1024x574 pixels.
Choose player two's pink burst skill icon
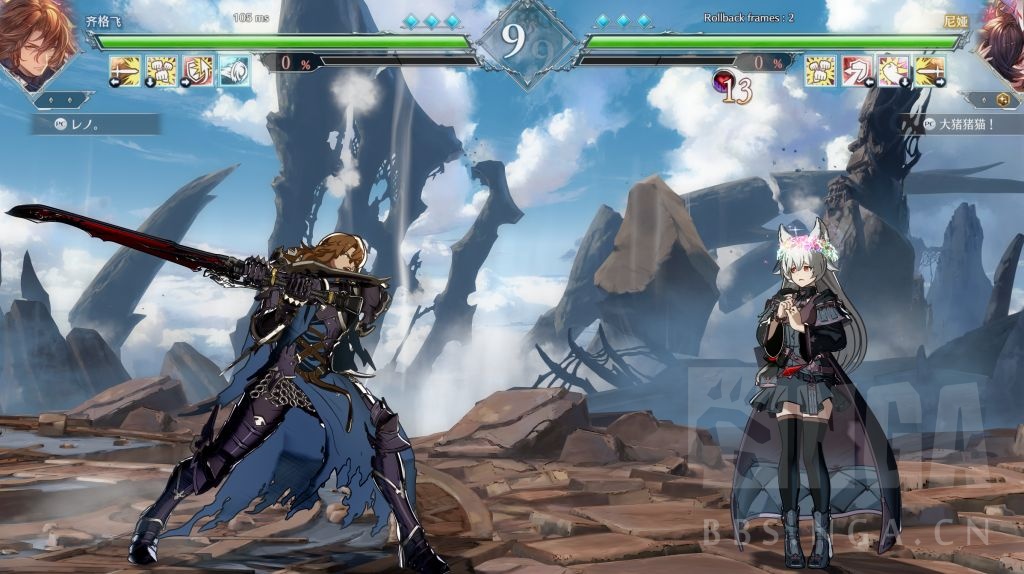point(894,70)
